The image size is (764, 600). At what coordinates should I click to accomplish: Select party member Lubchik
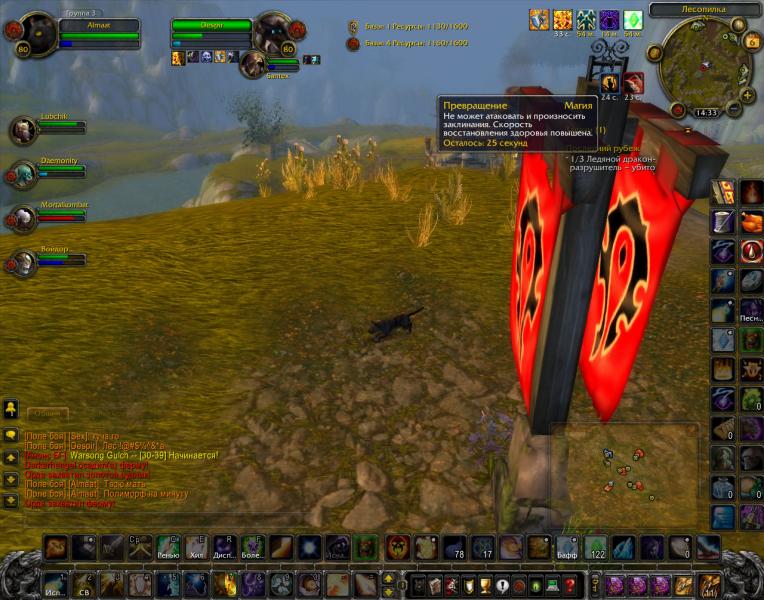(x=24, y=130)
